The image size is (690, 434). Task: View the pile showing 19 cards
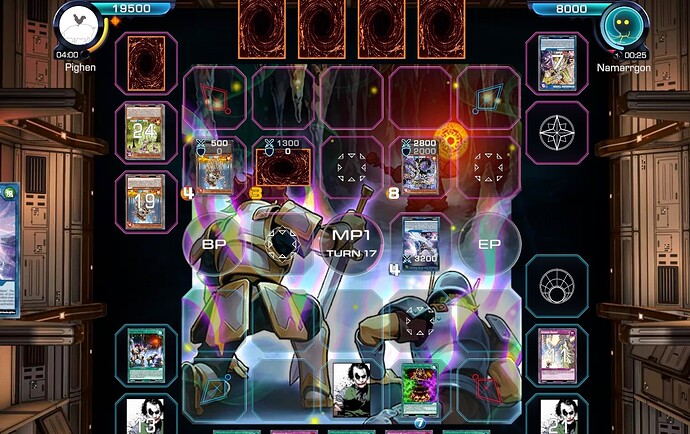coord(146,198)
